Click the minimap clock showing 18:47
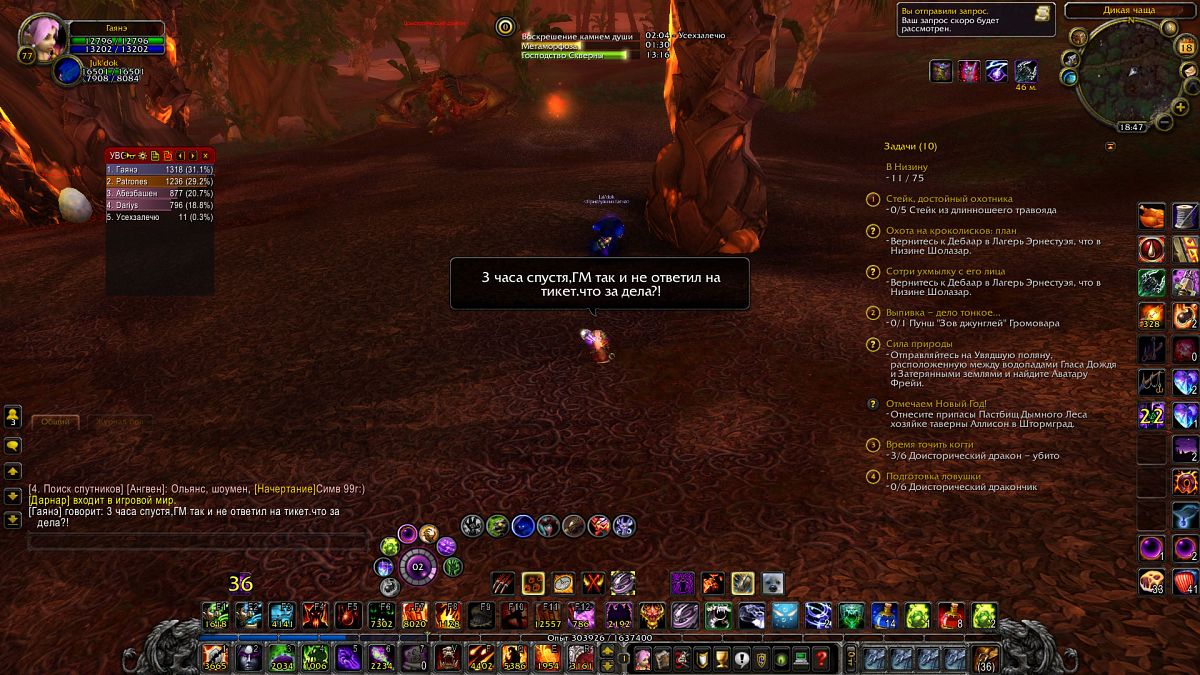 point(1131,127)
